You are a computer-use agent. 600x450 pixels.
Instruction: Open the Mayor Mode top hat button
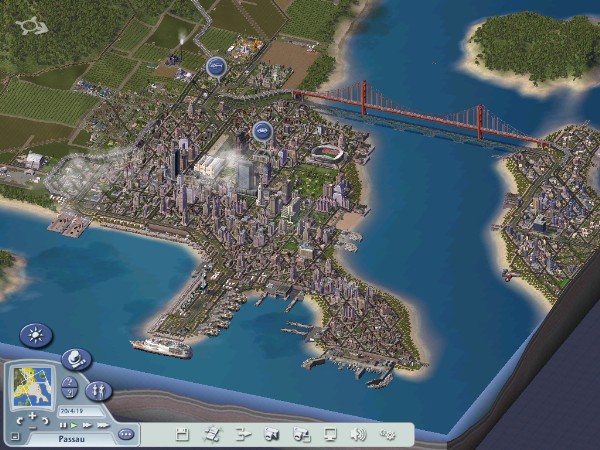pyautogui.click(x=75, y=359)
